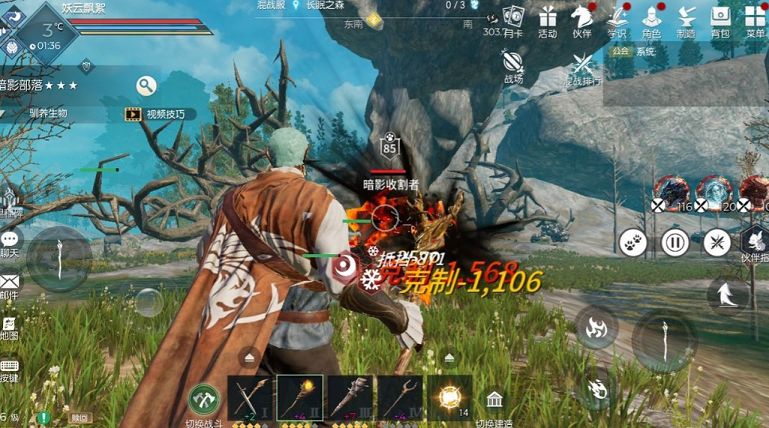
Task: Select the glowing orb staff hotbar slot
Action: pyautogui.click(x=299, y=397)
